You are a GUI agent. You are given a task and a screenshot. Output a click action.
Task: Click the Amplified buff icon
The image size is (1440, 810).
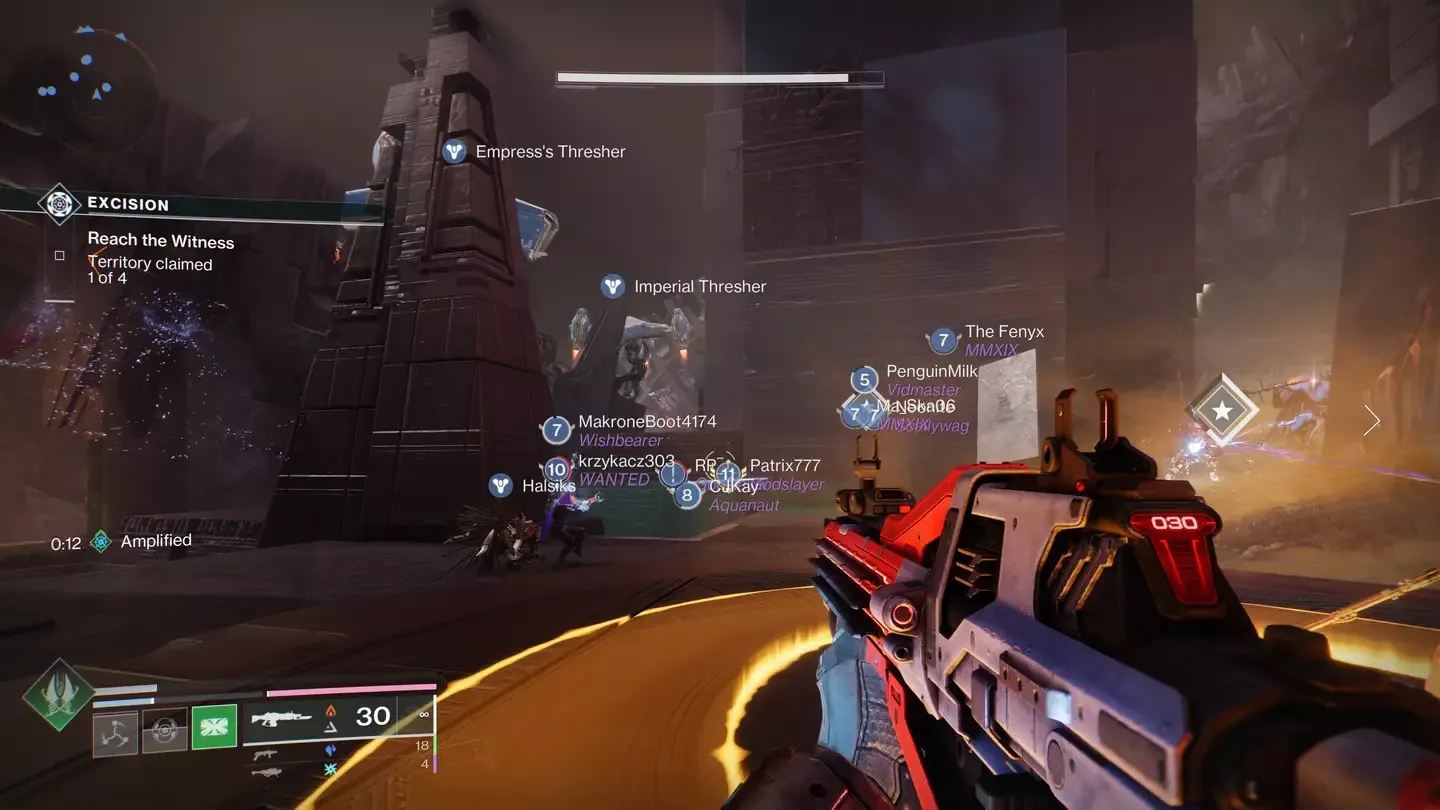coord(100,541)
